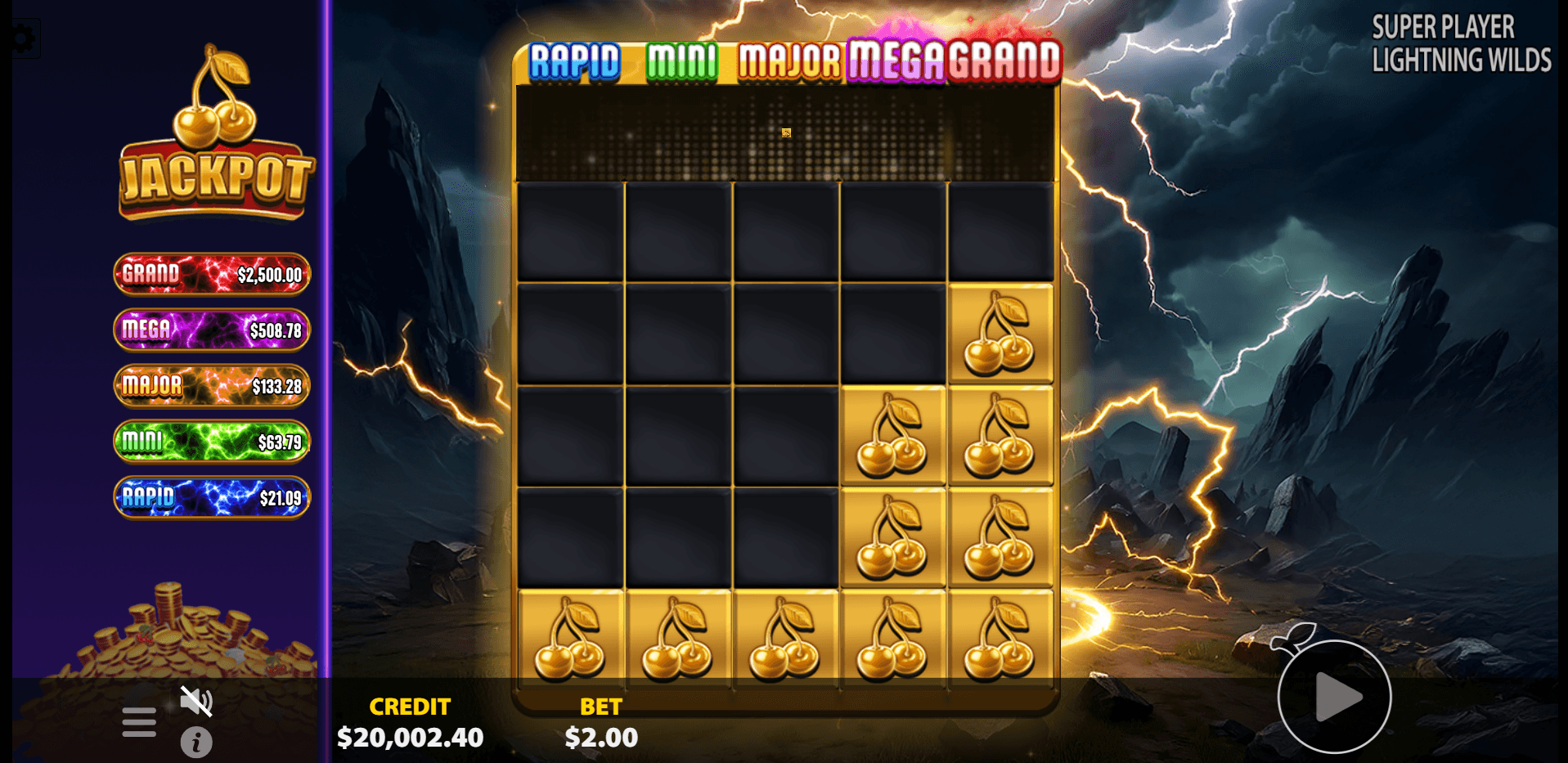This screenshot has height=763, width=1568.
Task: Open the hamburger menu
Action: point(137,720)
